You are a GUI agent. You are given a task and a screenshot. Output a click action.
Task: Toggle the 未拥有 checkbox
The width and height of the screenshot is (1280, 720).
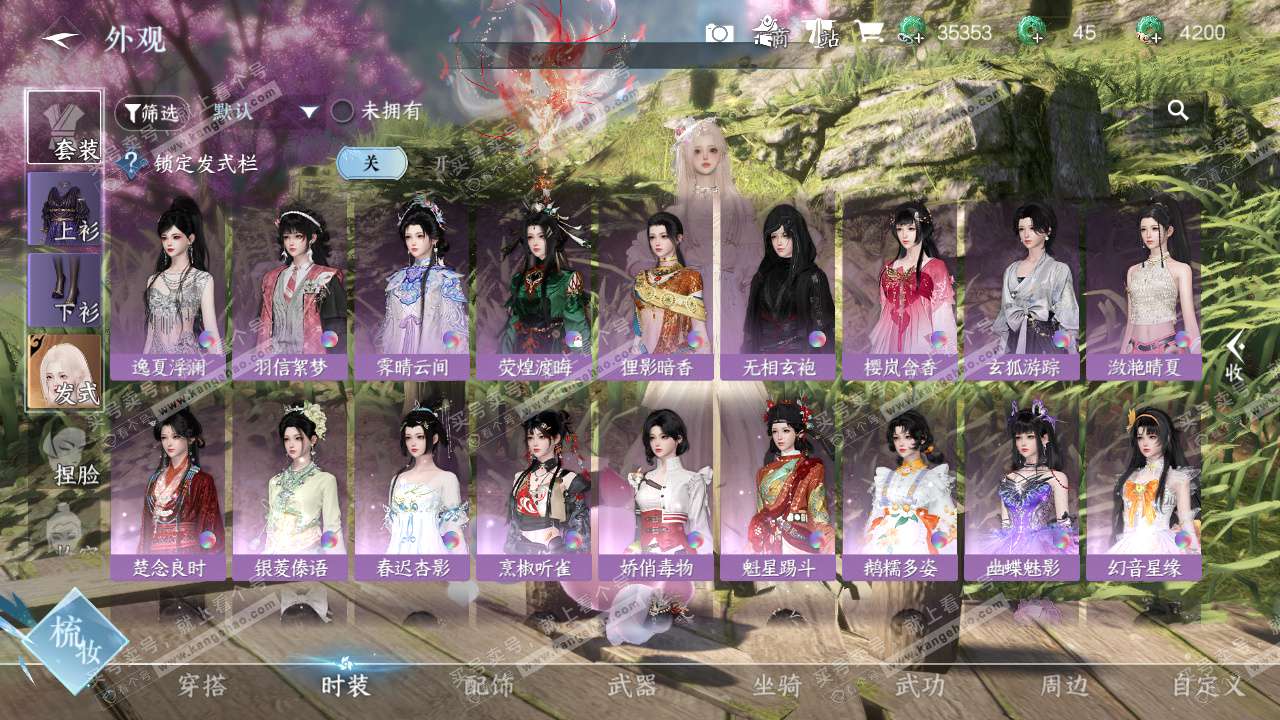coord(343,111)
